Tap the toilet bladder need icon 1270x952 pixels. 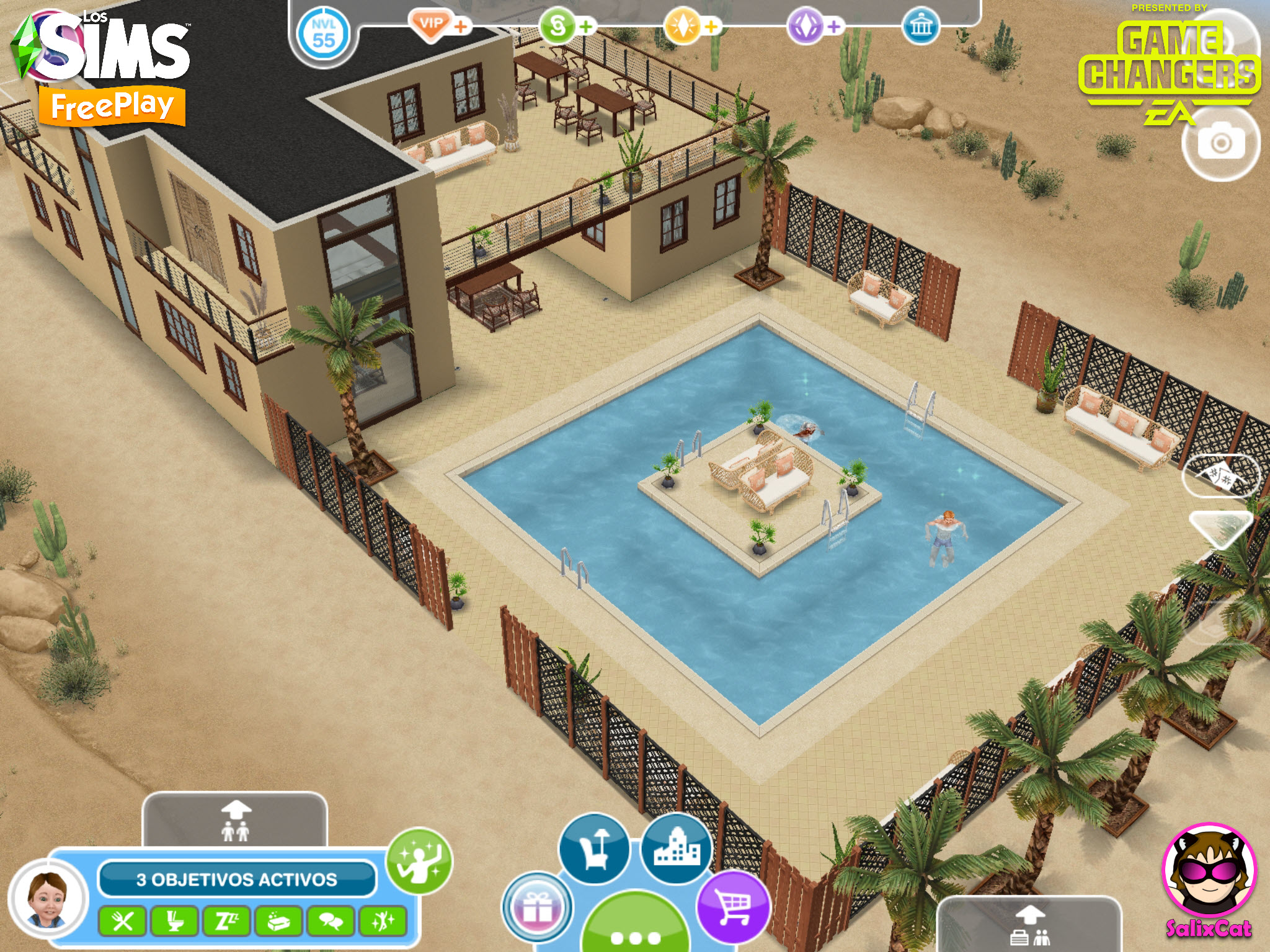tap(175, 922)
